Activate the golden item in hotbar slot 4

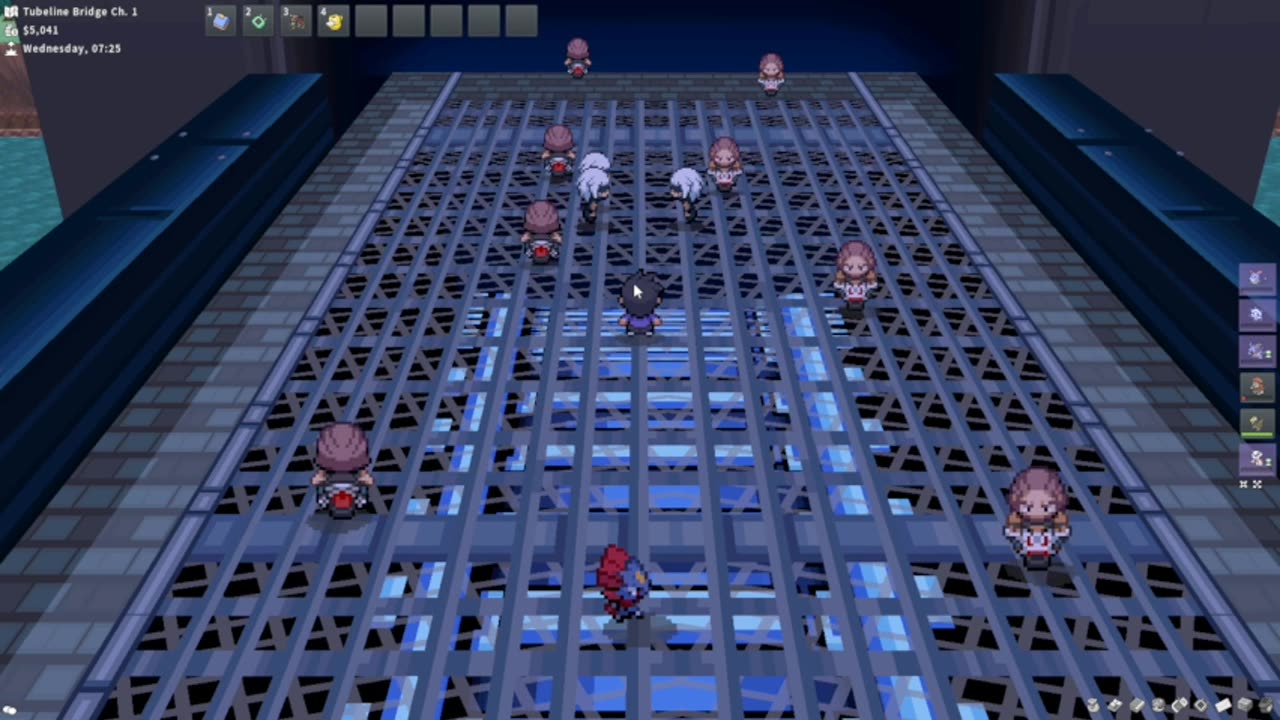[x=332, y=20]
